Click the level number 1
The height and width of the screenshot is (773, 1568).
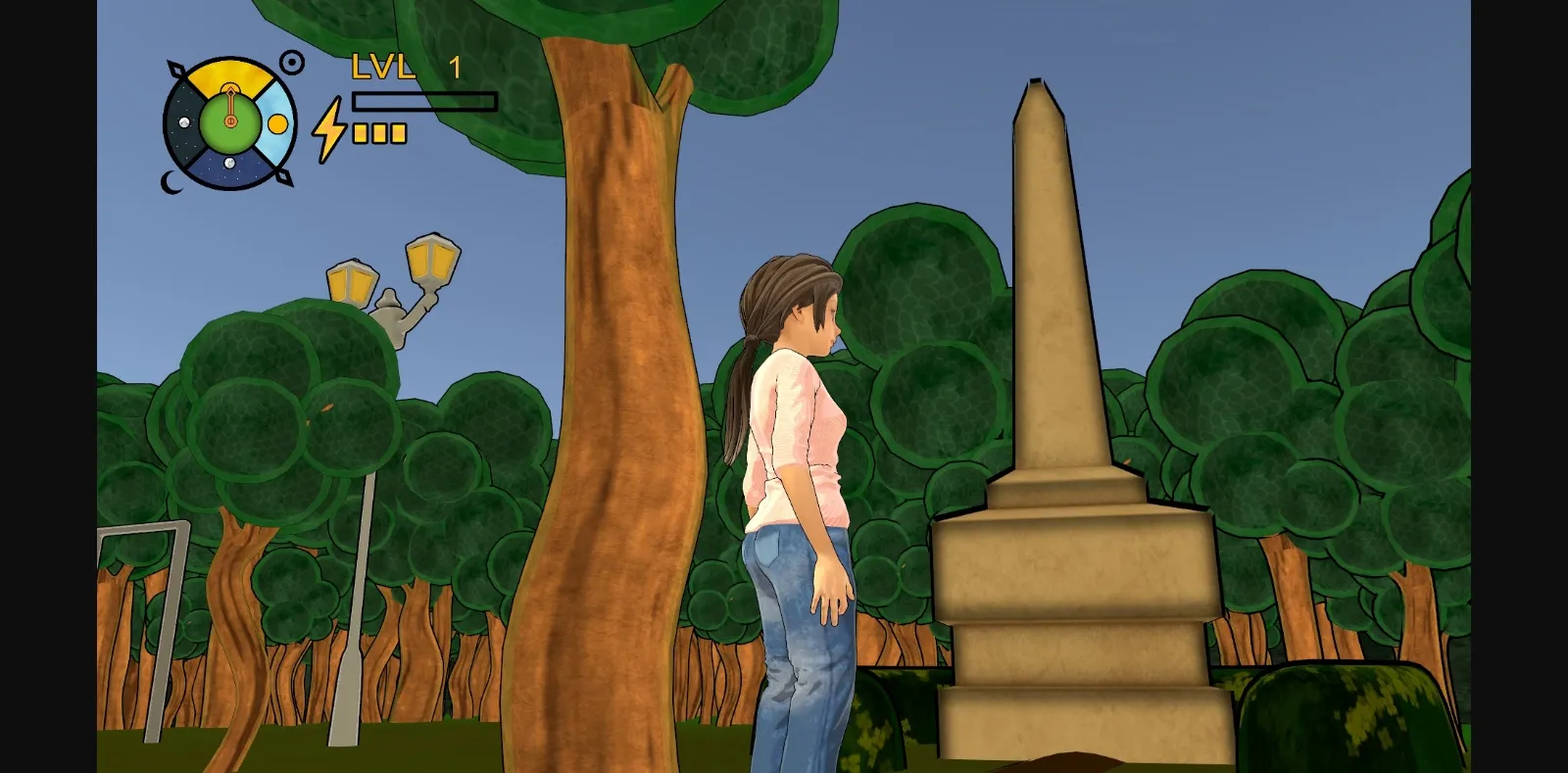tap(455, 65)
